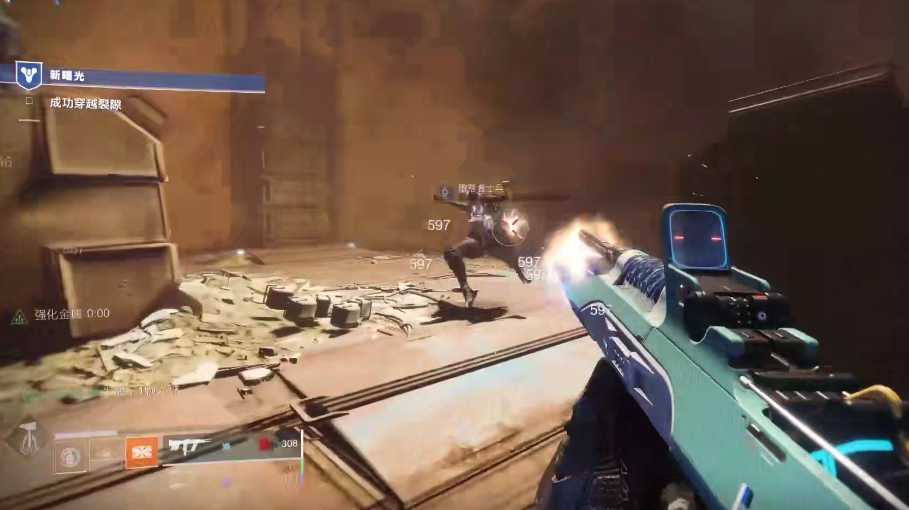Select the grenade ability icon
909x510 pixels.
point(69,455)
